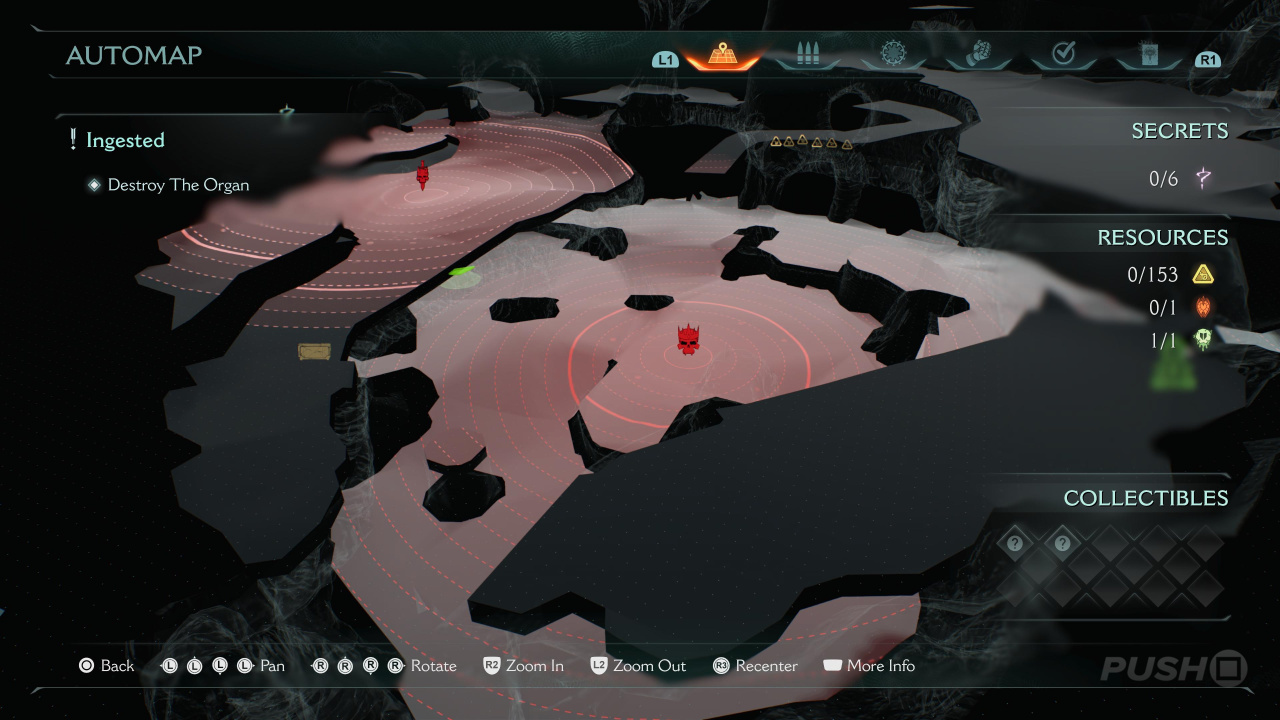Click the gold chest marker on map
The image size is (1280, 720).
(x=314, y=351)
